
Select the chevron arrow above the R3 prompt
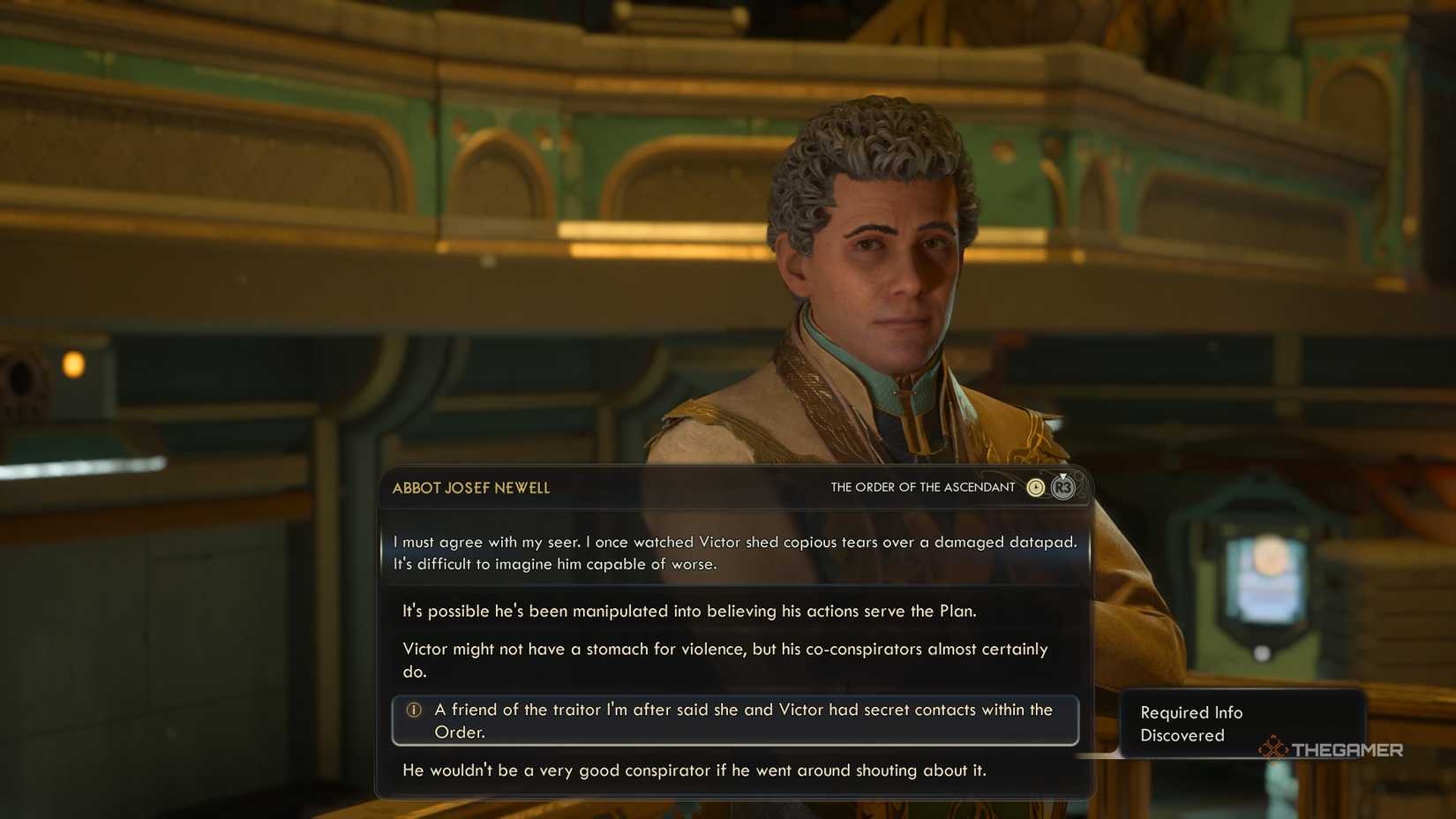coord(1062,477)
